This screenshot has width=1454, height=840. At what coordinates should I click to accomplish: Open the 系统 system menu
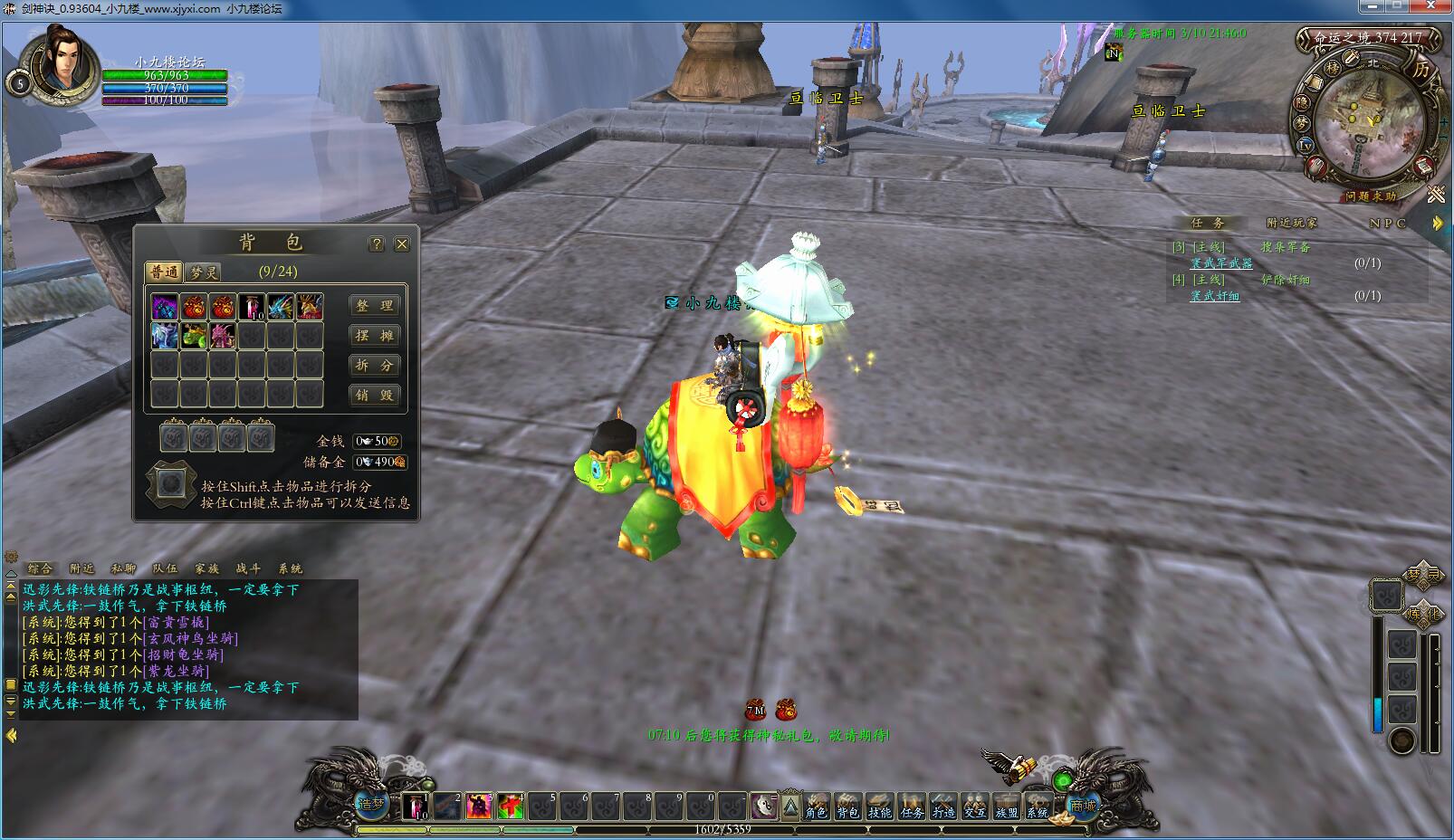(1038, 807)
